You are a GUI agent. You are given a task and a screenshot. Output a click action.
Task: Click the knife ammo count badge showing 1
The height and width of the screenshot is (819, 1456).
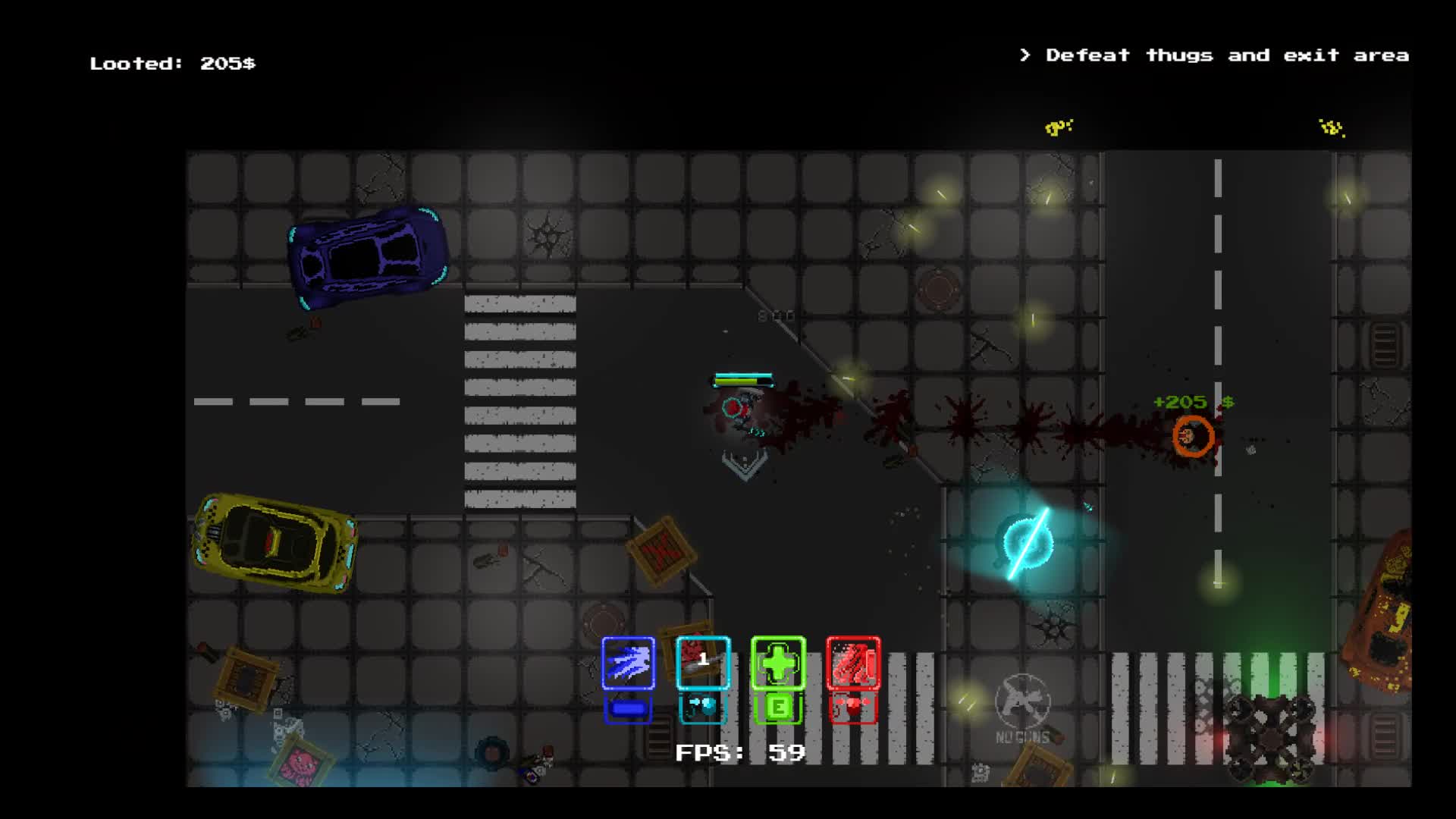[x=705, y=660]
